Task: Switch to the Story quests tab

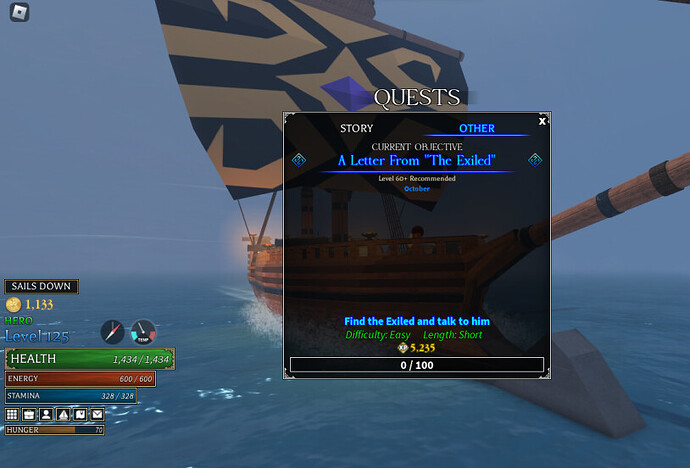Action: pyautogui.click(x=356, y=129)
